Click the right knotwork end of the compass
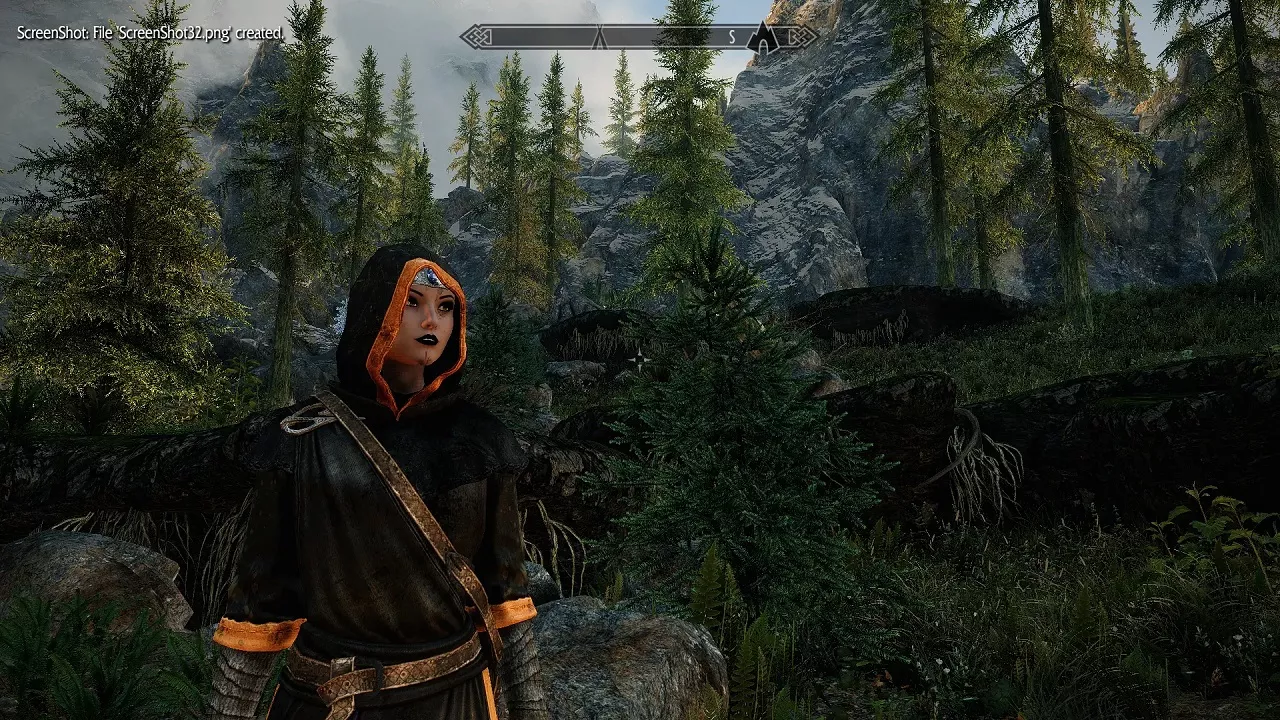The image size is (1280, 720). [x=801, y=36]
